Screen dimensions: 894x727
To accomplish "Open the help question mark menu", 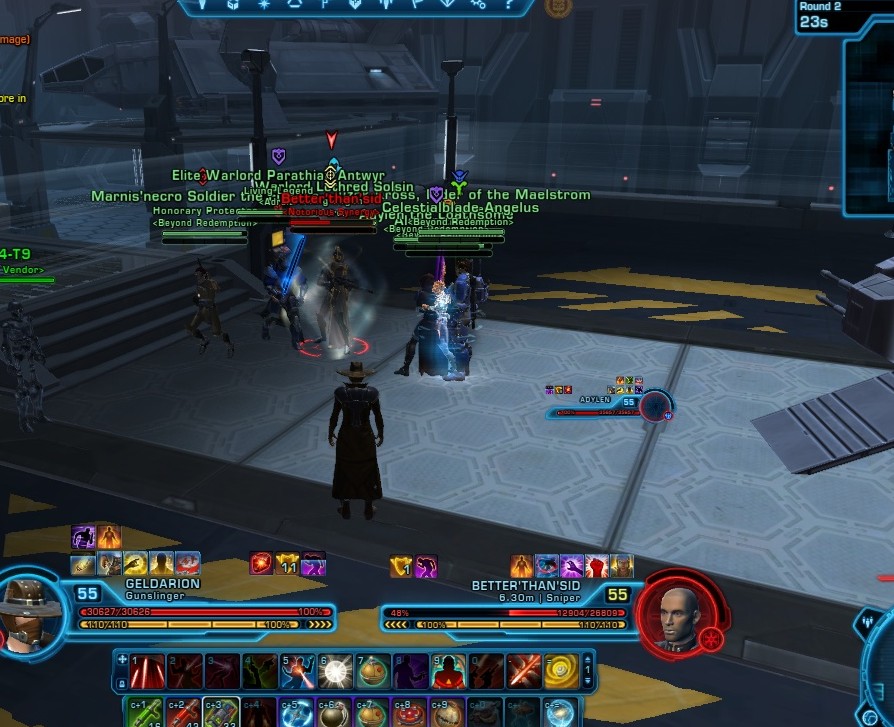I will 507,5.
